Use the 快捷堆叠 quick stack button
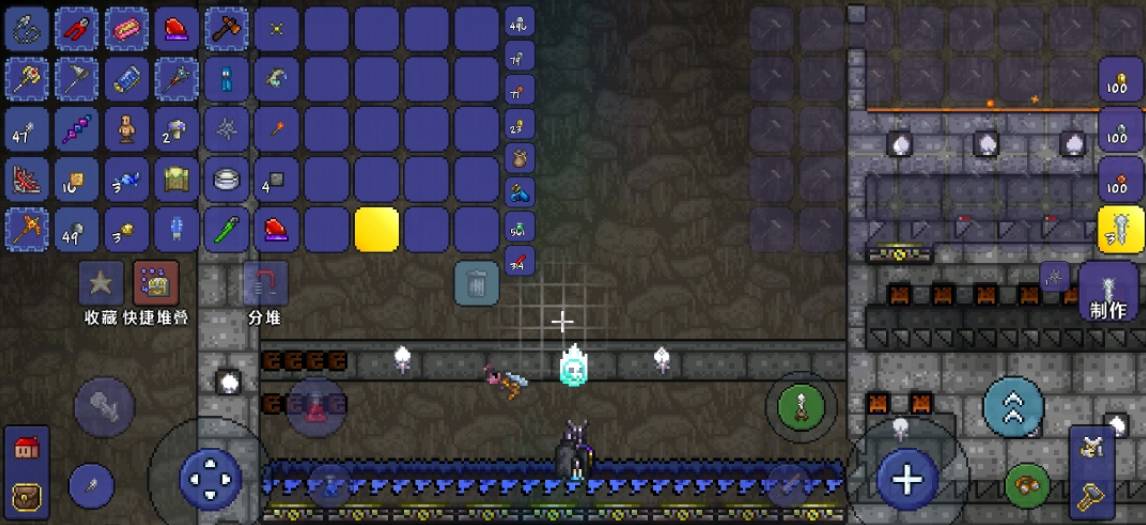Viewport: 1146px width, 525px height. click(x=156, y=284)
